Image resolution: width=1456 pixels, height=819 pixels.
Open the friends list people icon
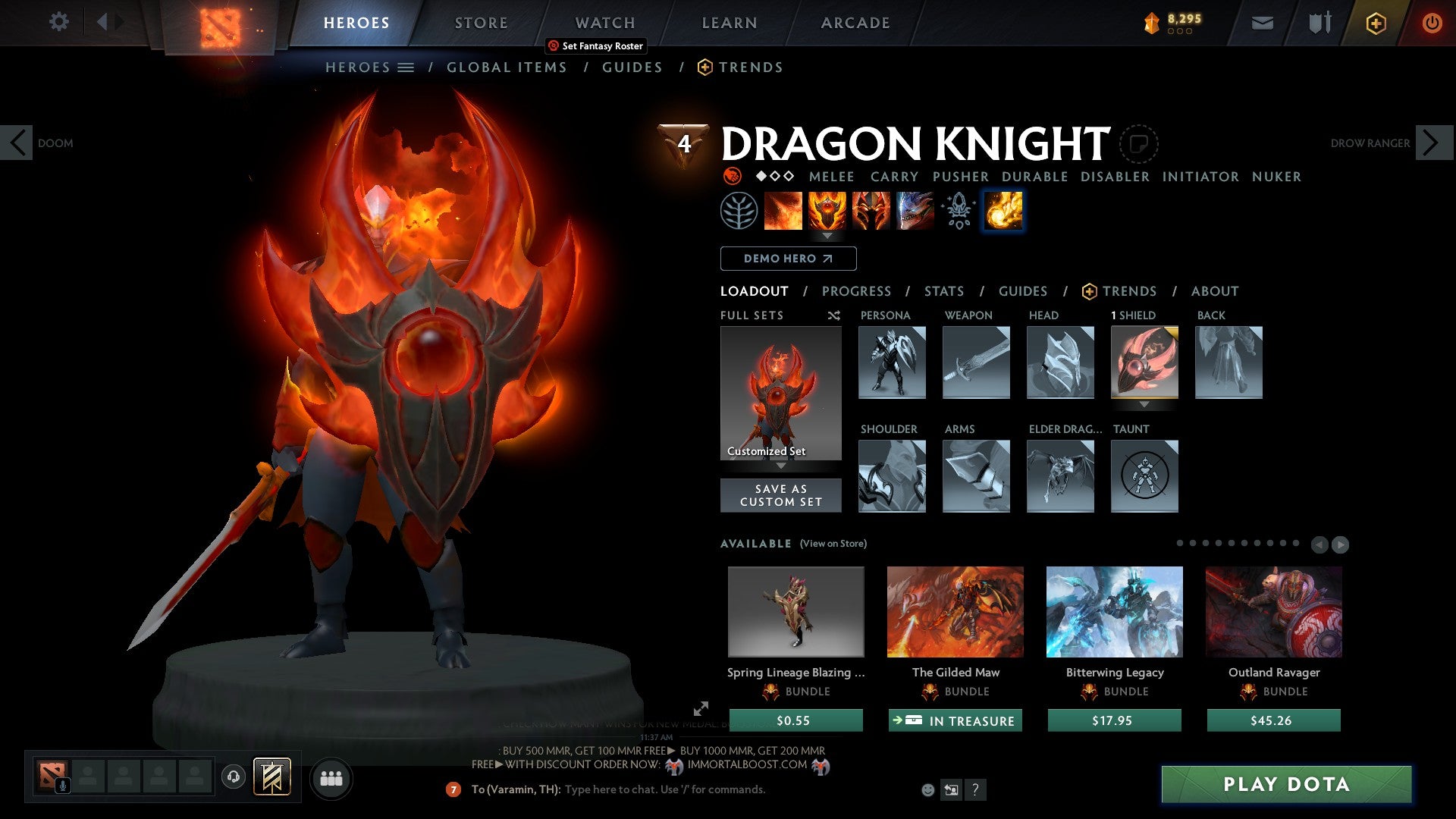click(331, 778)
